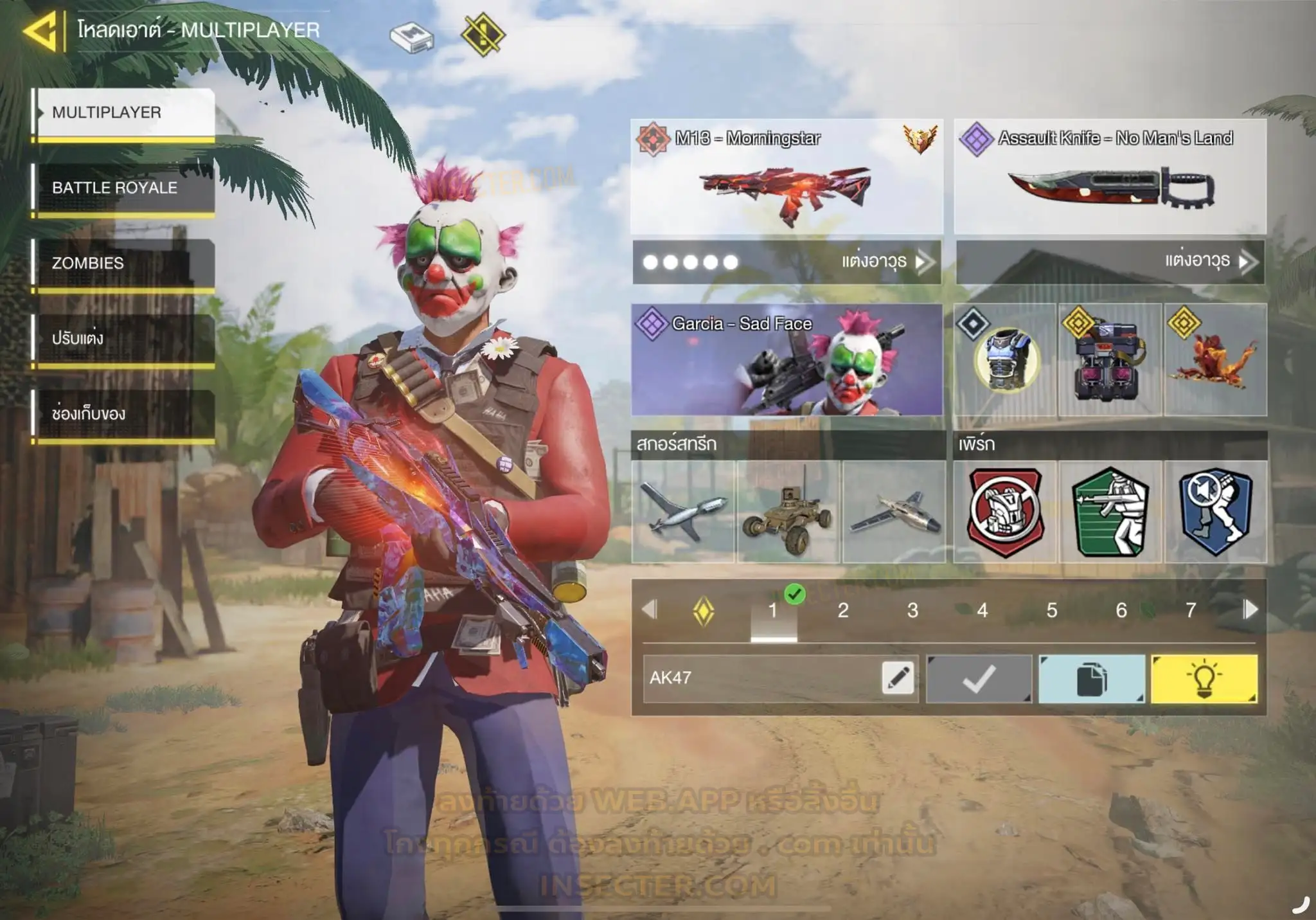Copy the loadout with the blue button
Viewport: 1316px width, 920px height.
pos(1091,679)
